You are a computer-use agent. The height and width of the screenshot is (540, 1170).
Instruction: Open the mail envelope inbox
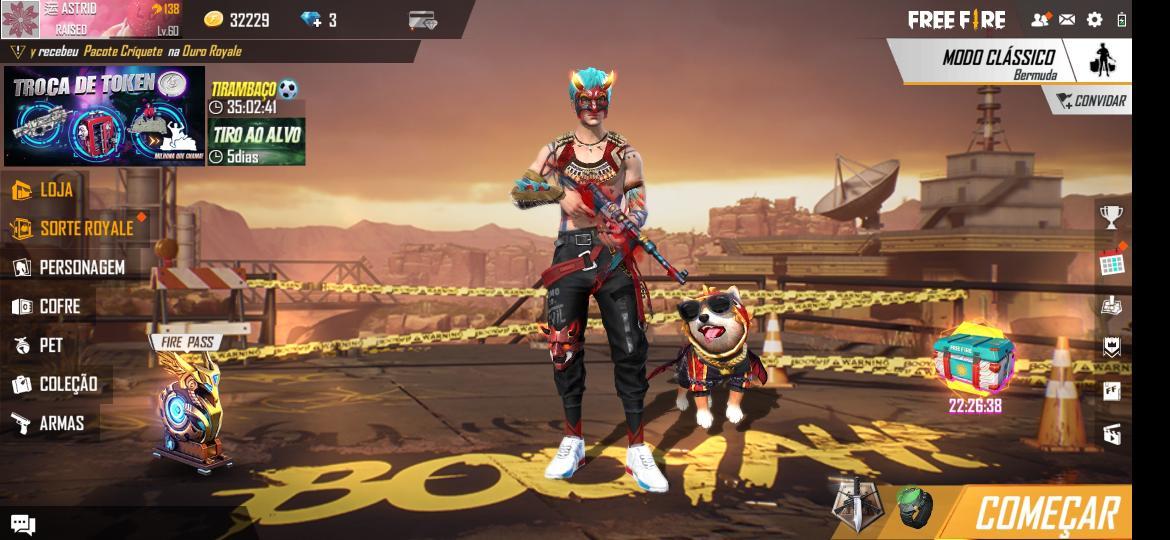click(x=1067, y=19)
